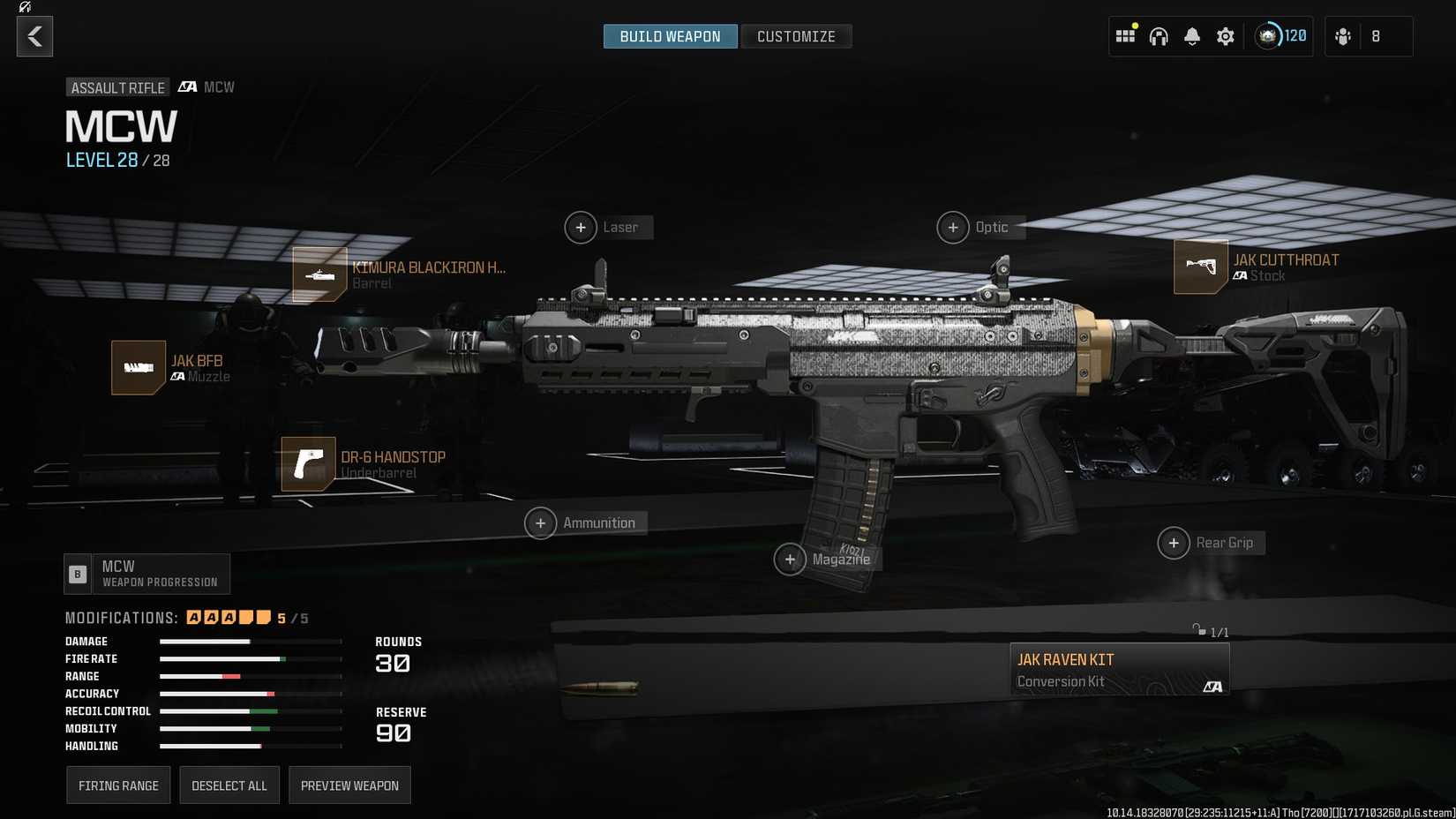Viewport: 1456px width, 819px height.
Task: Select the JAK Raven Conversion Kit
Action: coord(1119,668)
